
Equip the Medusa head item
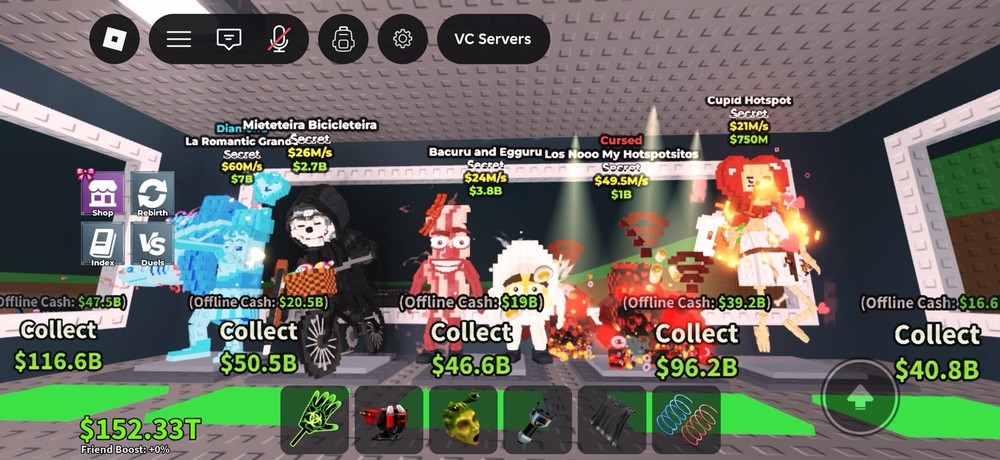coord(463,419)
